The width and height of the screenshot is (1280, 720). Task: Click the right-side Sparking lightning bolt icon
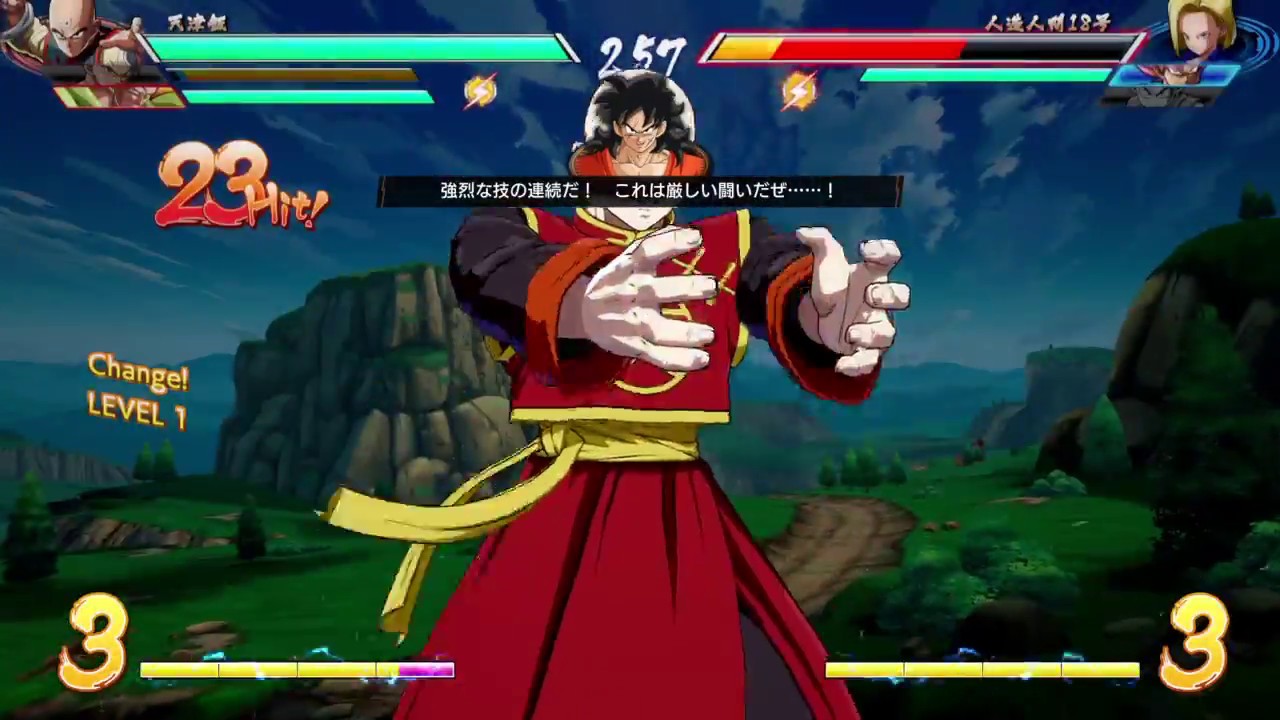click(800, 91)
